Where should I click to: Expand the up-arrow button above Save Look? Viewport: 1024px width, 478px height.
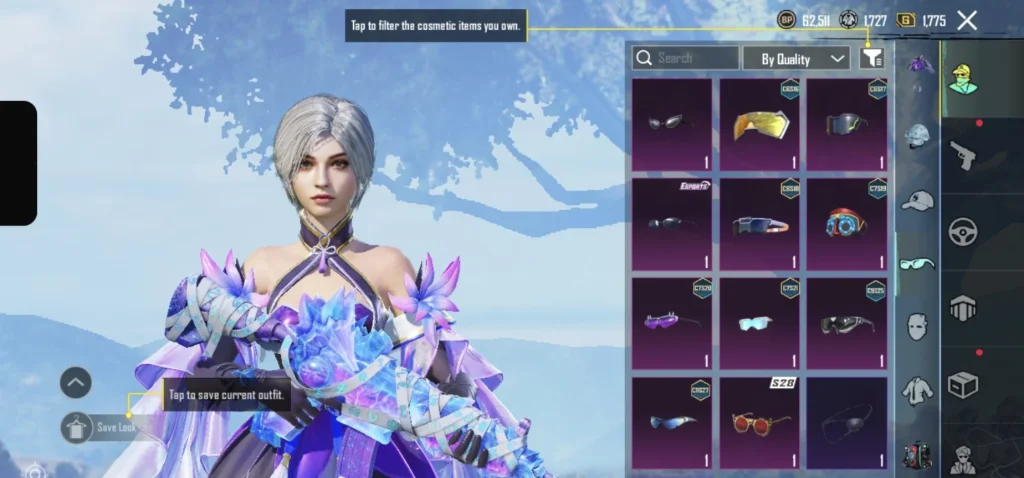pyautogui.click(x=76, y=382)
